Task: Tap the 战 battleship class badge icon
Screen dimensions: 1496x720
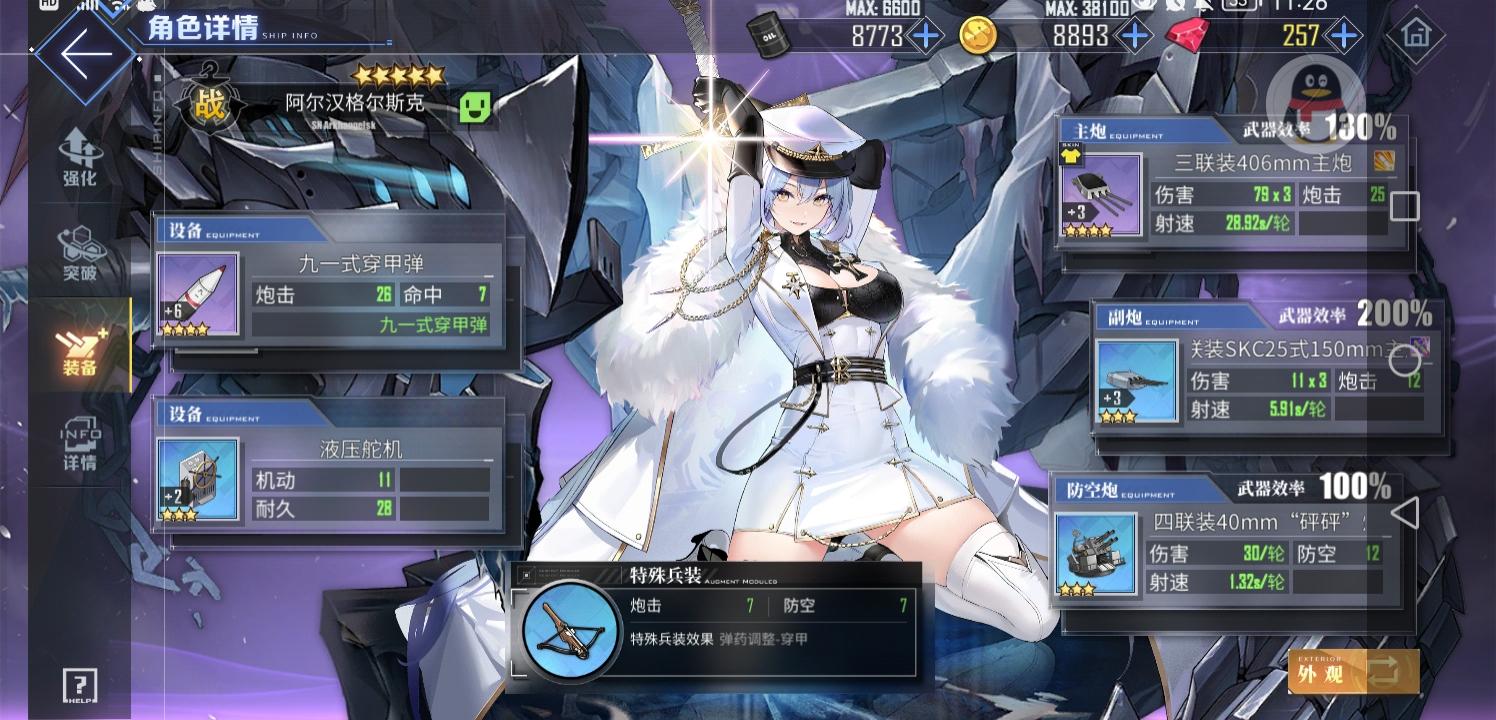Action: coord(209,103)
